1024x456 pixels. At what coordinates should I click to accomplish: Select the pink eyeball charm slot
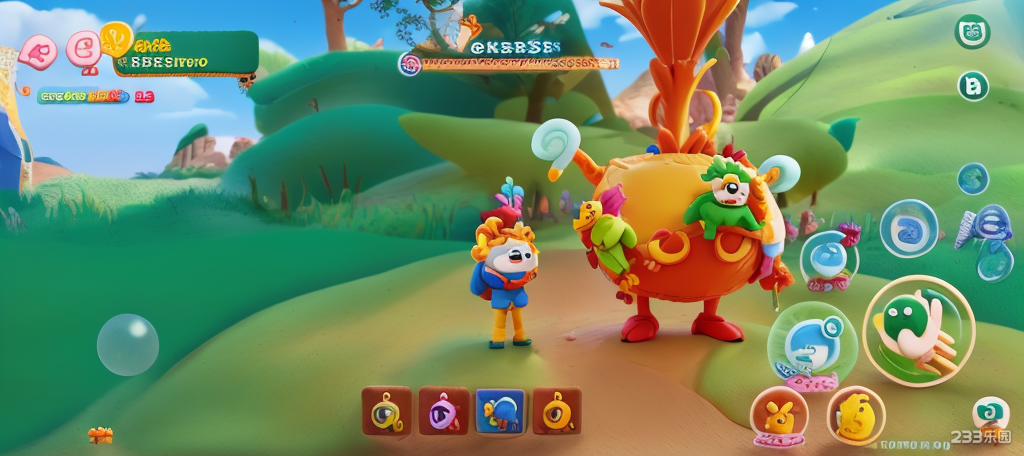pyautogui.click(x=443, y=411)
